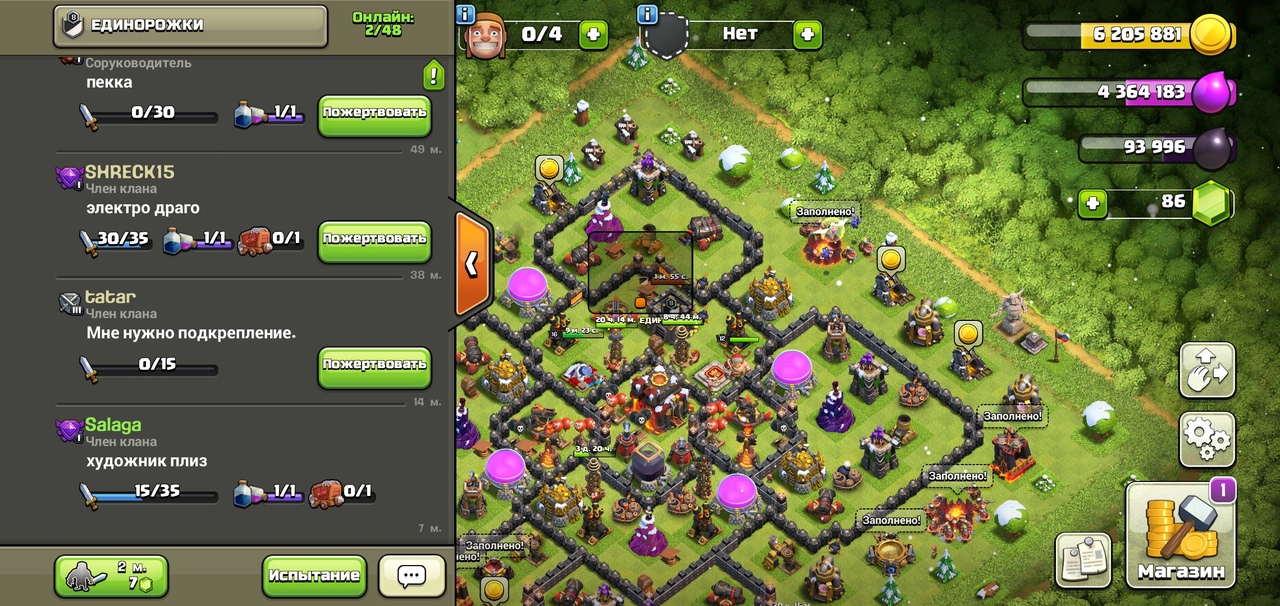Add a shield with the Нет plus button
The image size is (1280, 606).
coord(807,34)
